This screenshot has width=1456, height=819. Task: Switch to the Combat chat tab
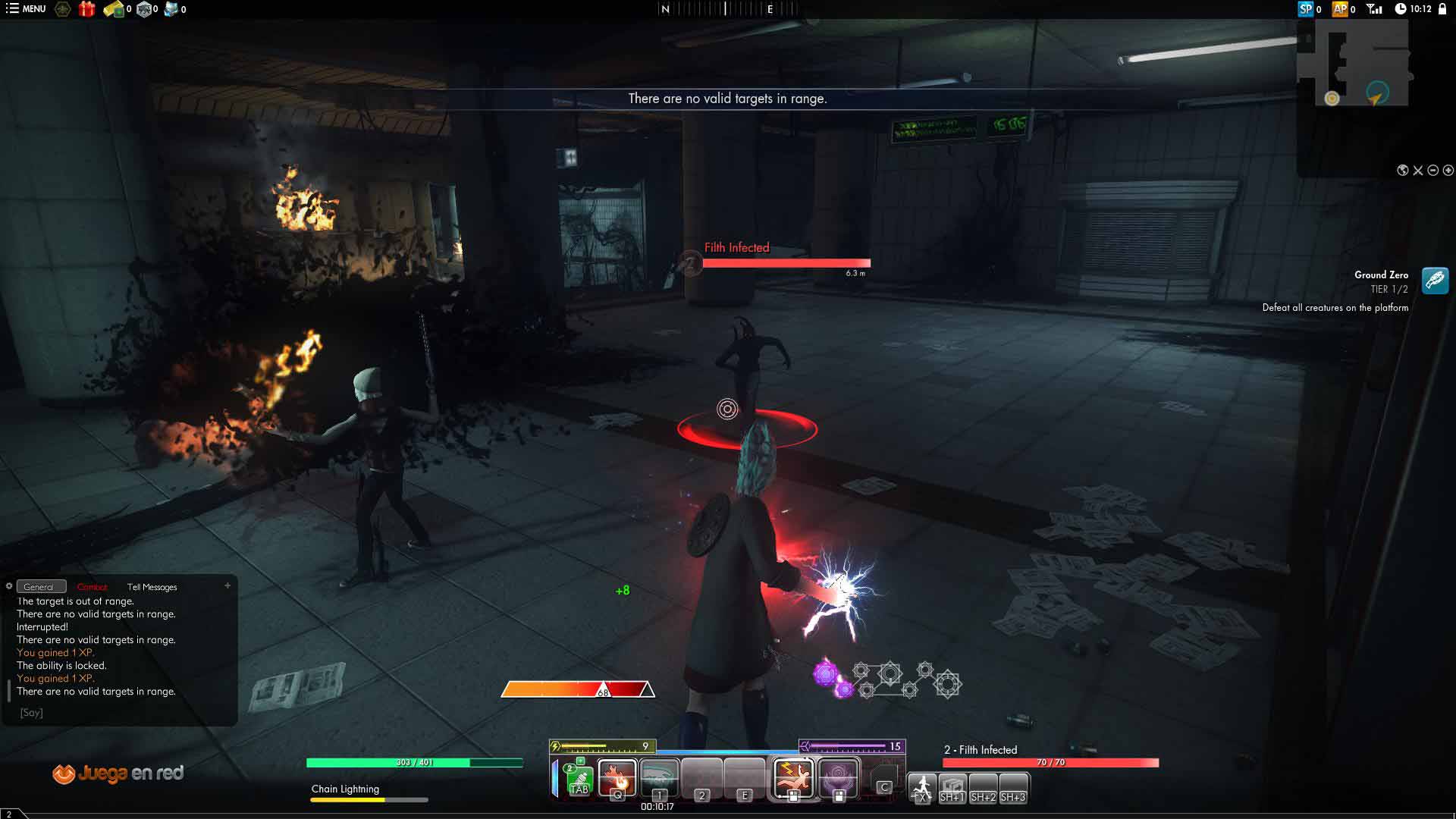[93, 587]
